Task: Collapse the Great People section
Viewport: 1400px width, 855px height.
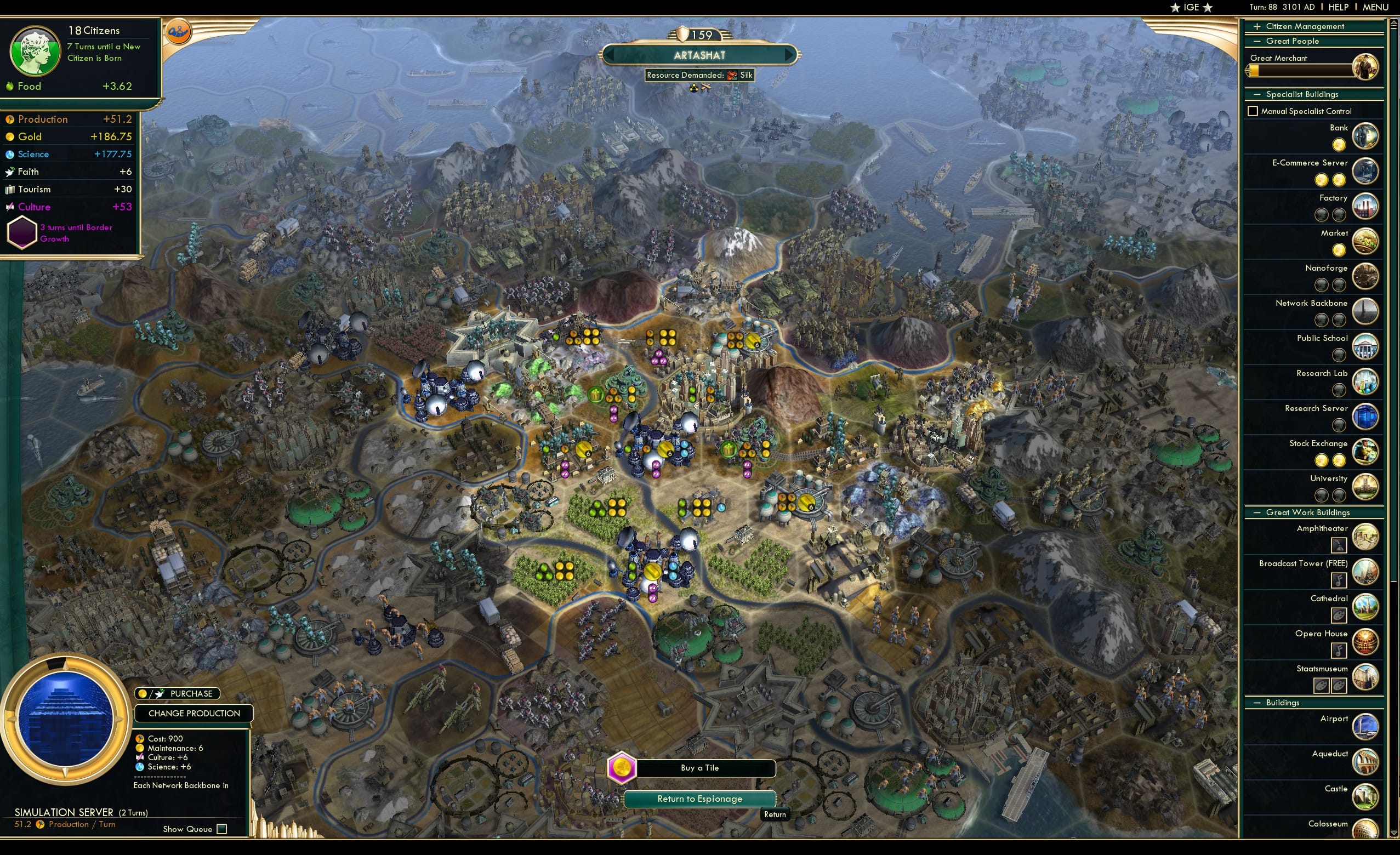Action: [x=1257, y=41]
